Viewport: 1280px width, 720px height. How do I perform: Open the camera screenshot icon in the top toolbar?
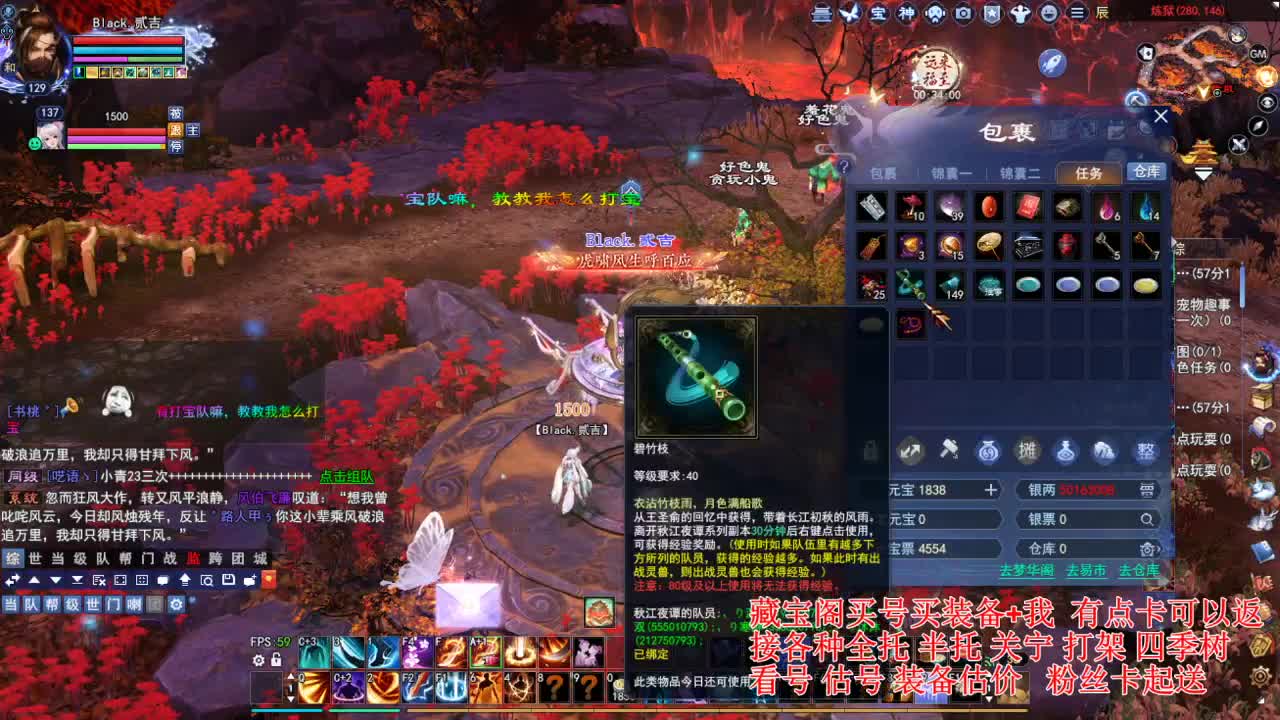pos(962,14)
